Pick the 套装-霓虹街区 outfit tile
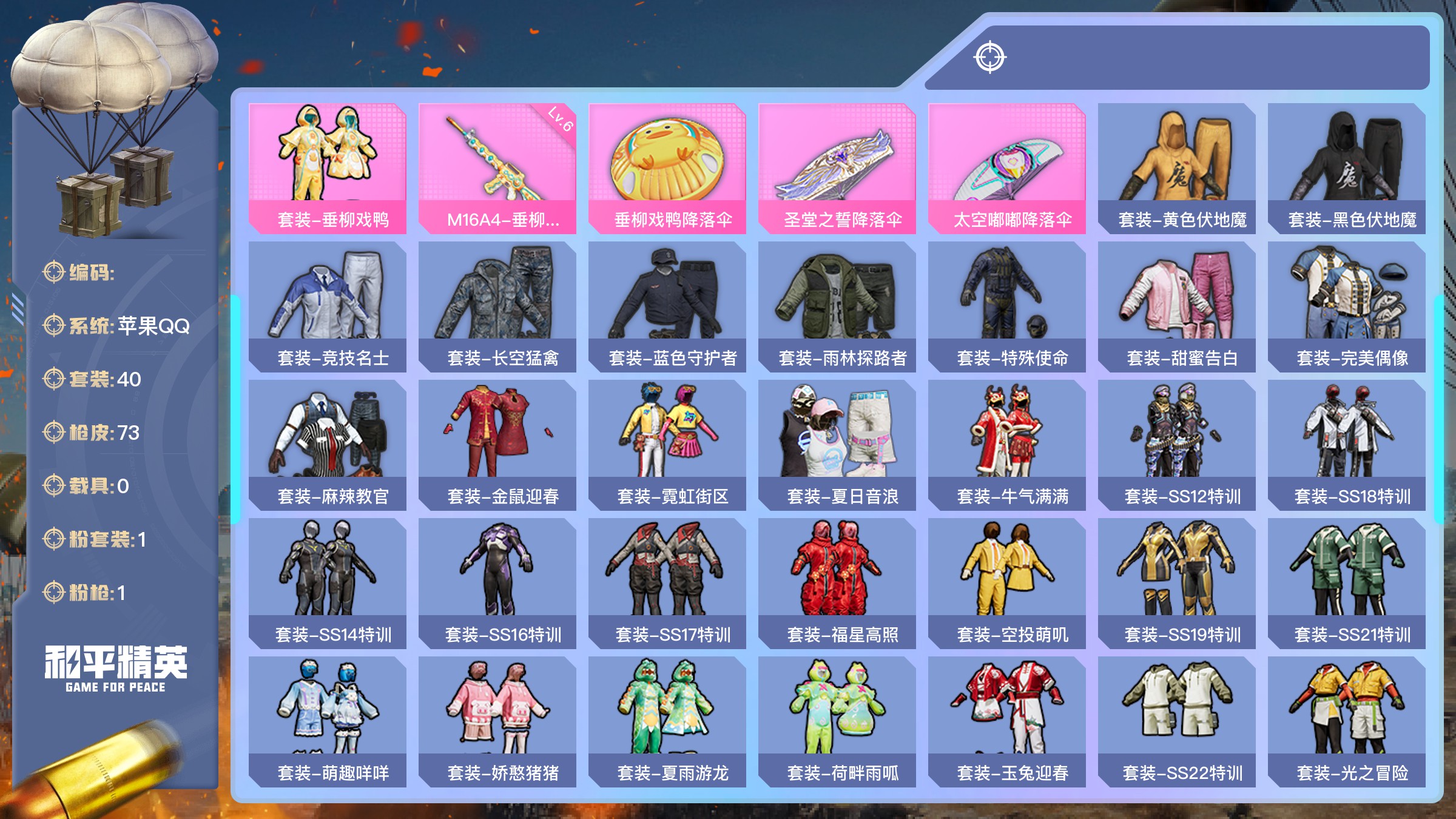Viewport: 1456px width, 819px height. (667, 445)
